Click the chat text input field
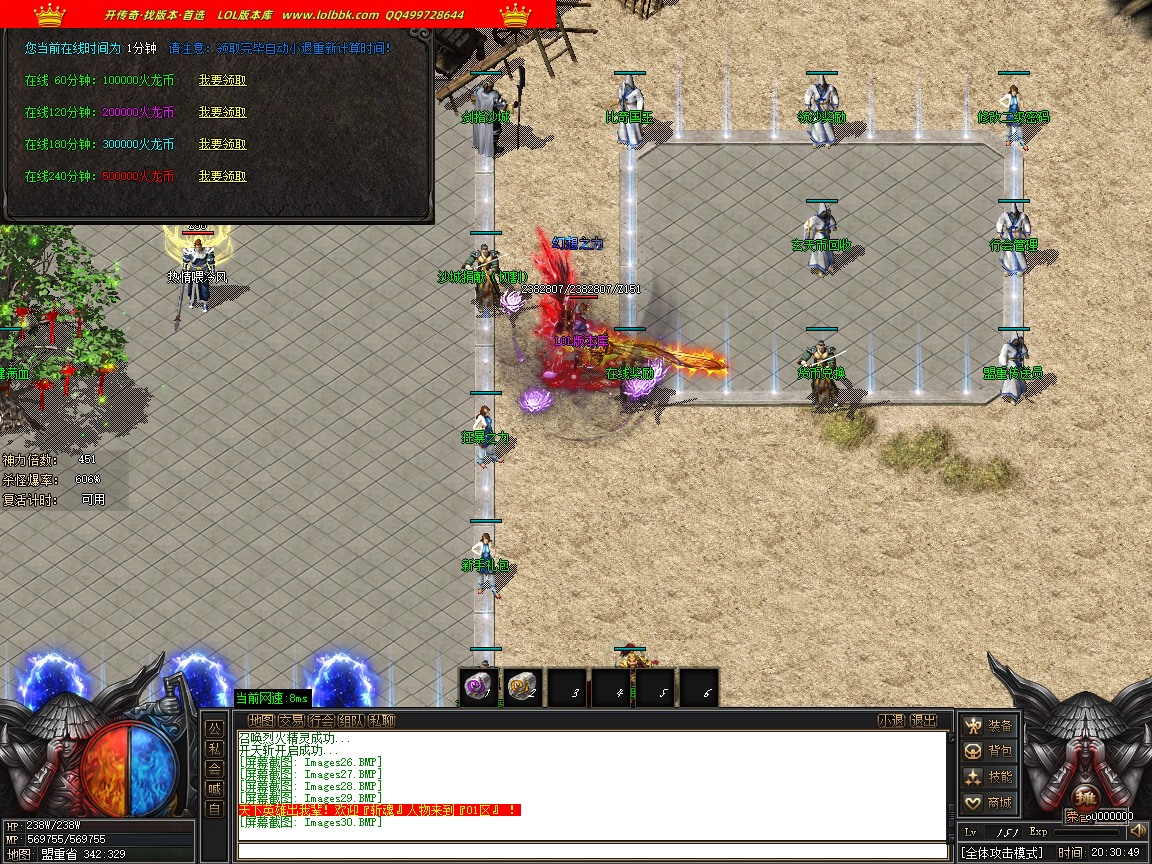The width and height of the screenshot is (1152, 864). pos(591,851)
